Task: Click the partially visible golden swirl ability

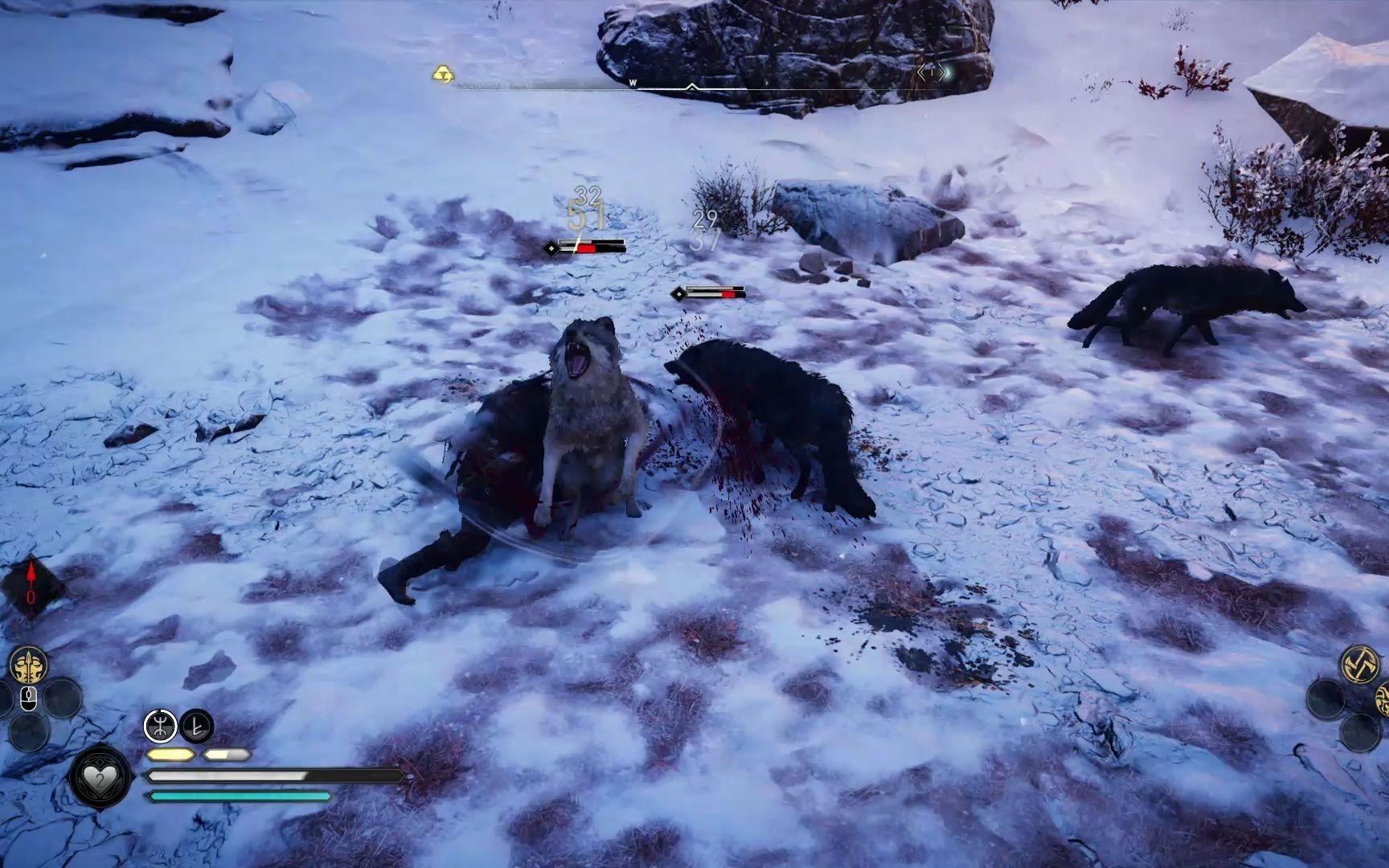Action: coord(1383,698)
